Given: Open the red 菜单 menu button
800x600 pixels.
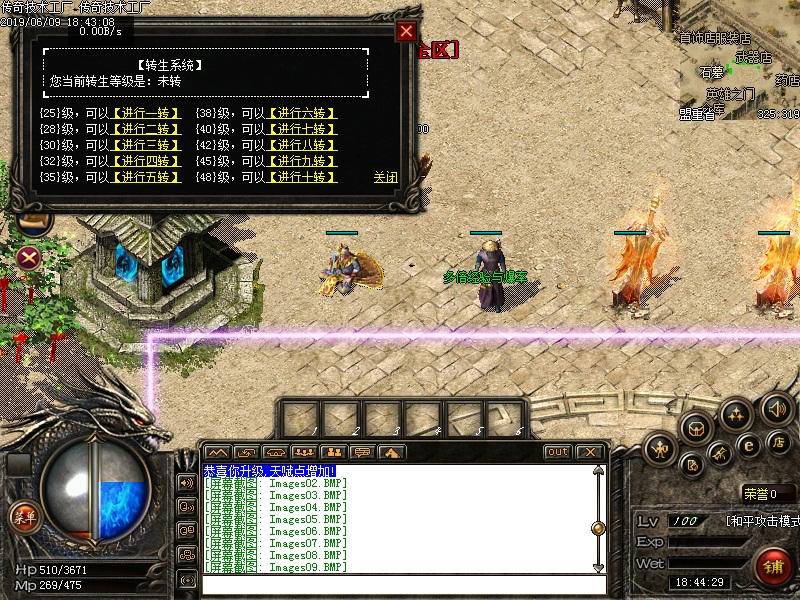Looking at the screenshot, I should [x=24, y=516].
